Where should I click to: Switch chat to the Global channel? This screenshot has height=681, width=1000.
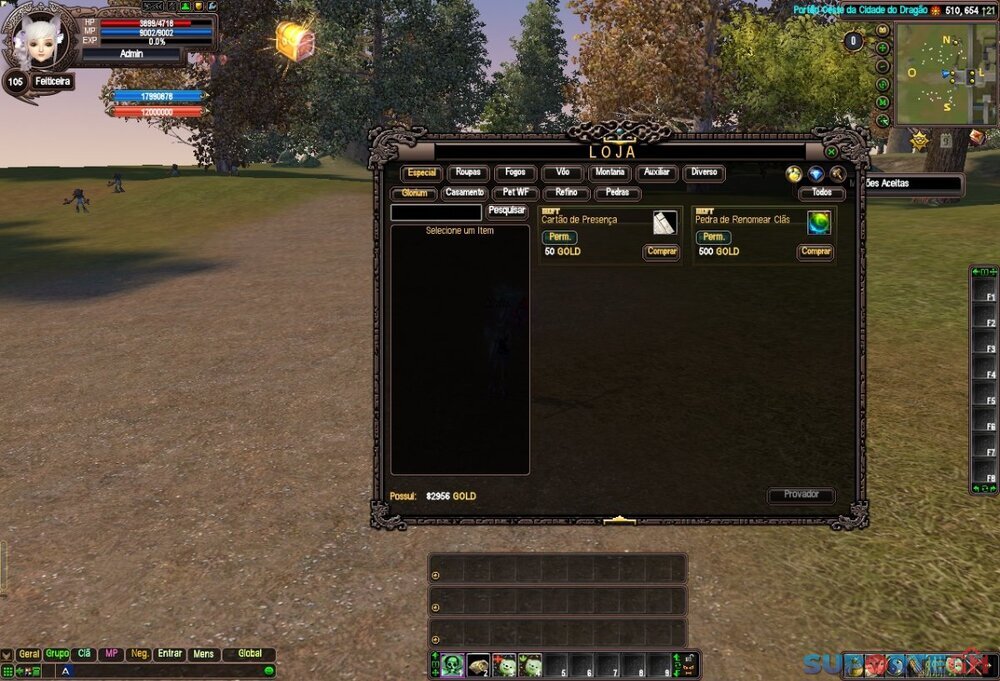(x=249, y=654)
